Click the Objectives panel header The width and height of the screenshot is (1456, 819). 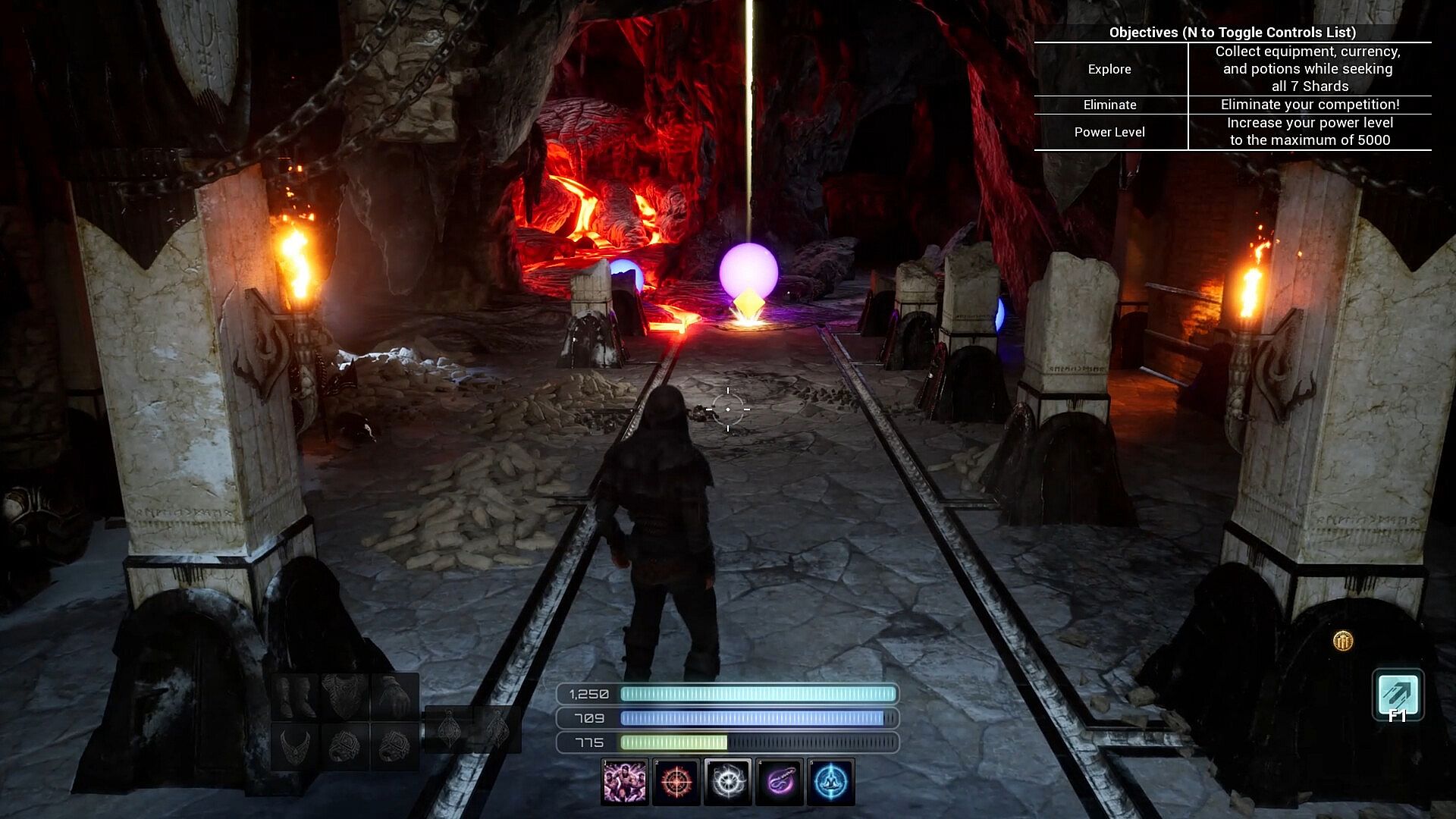(1232, 32)
